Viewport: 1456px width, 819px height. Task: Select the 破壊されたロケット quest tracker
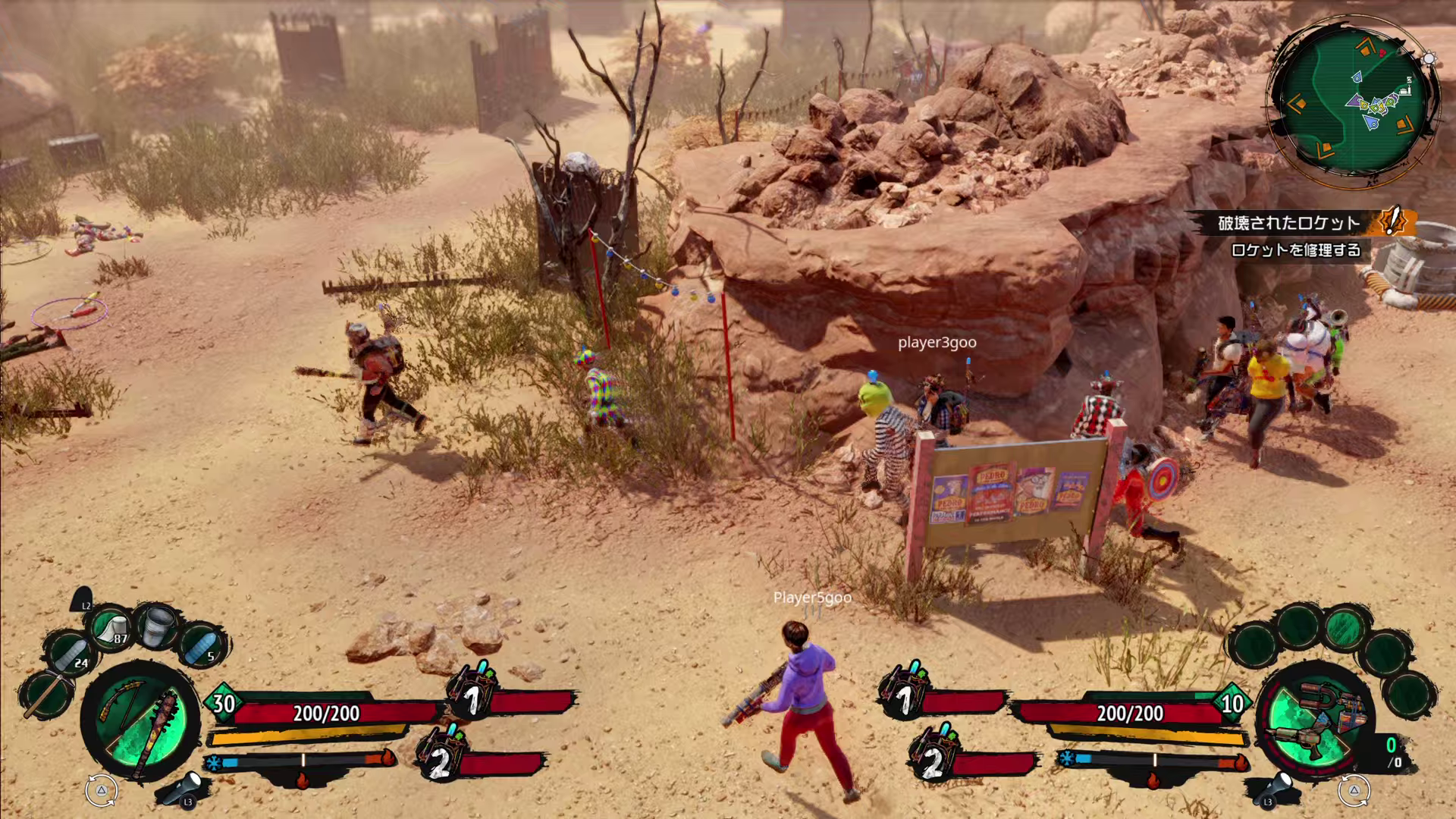coord(1289,223)
